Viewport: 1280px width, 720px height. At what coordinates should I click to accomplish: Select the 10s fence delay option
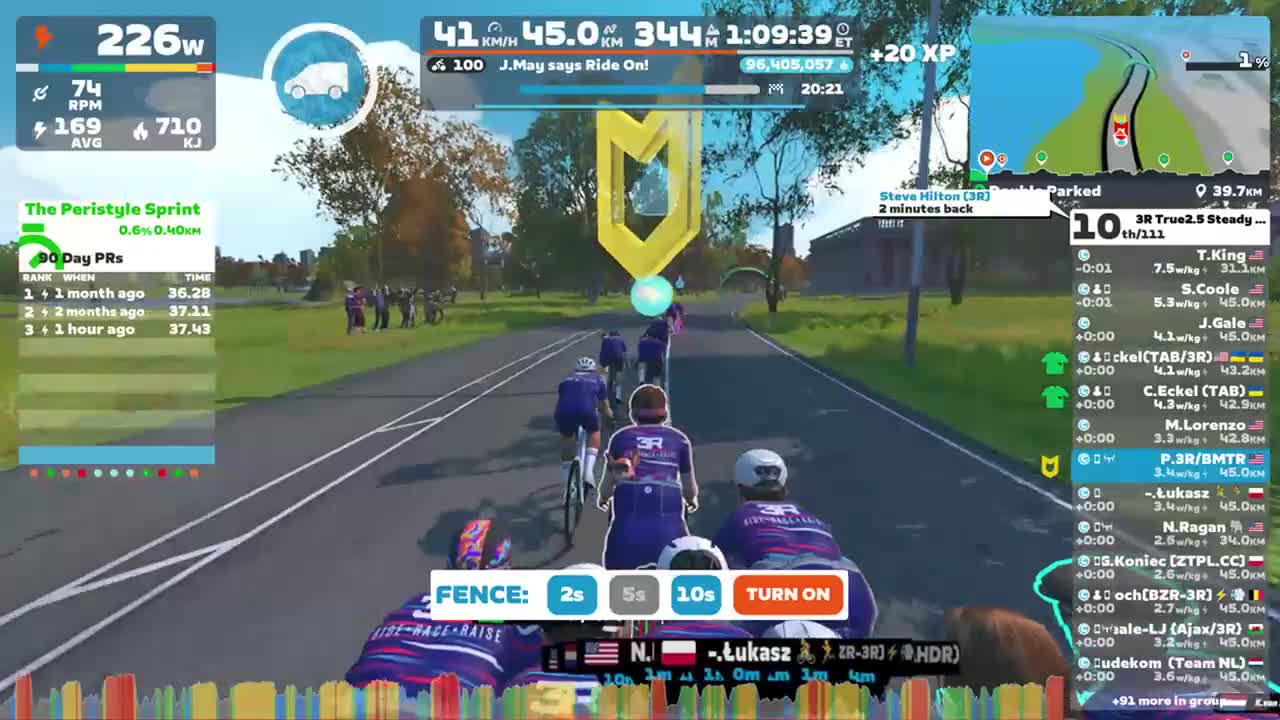point(697,595)
